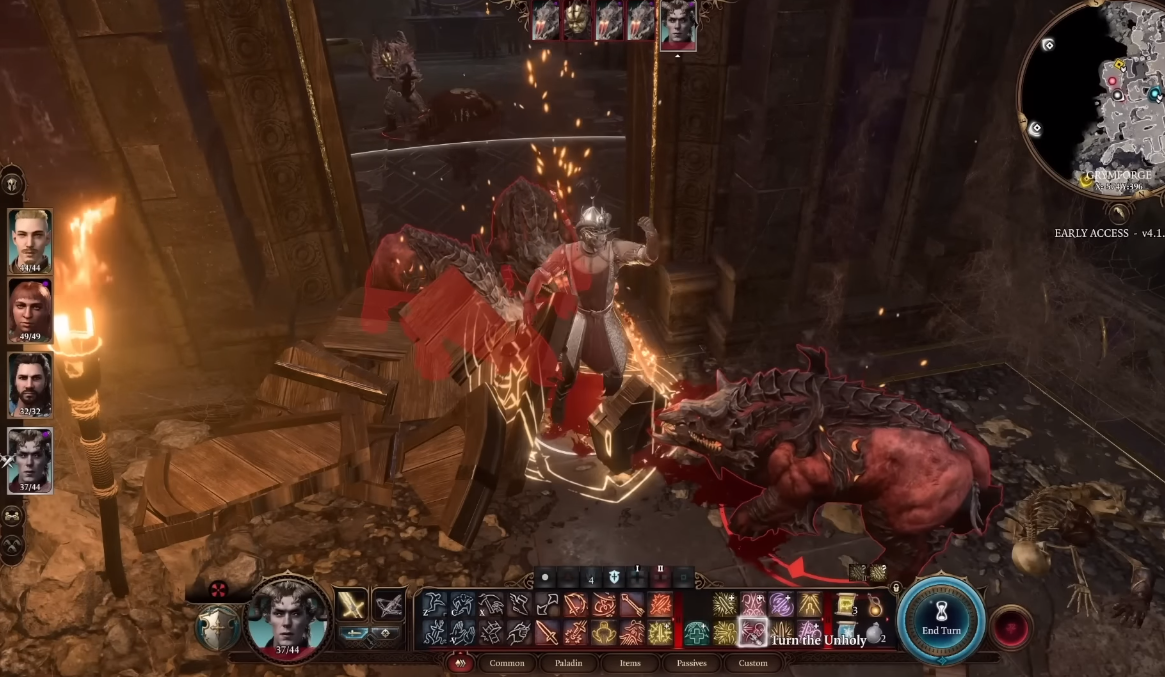Select the ranged crossbow weapon icon
The height and width of the screenshot is (677, 1165).
click(x=388, y=605)
